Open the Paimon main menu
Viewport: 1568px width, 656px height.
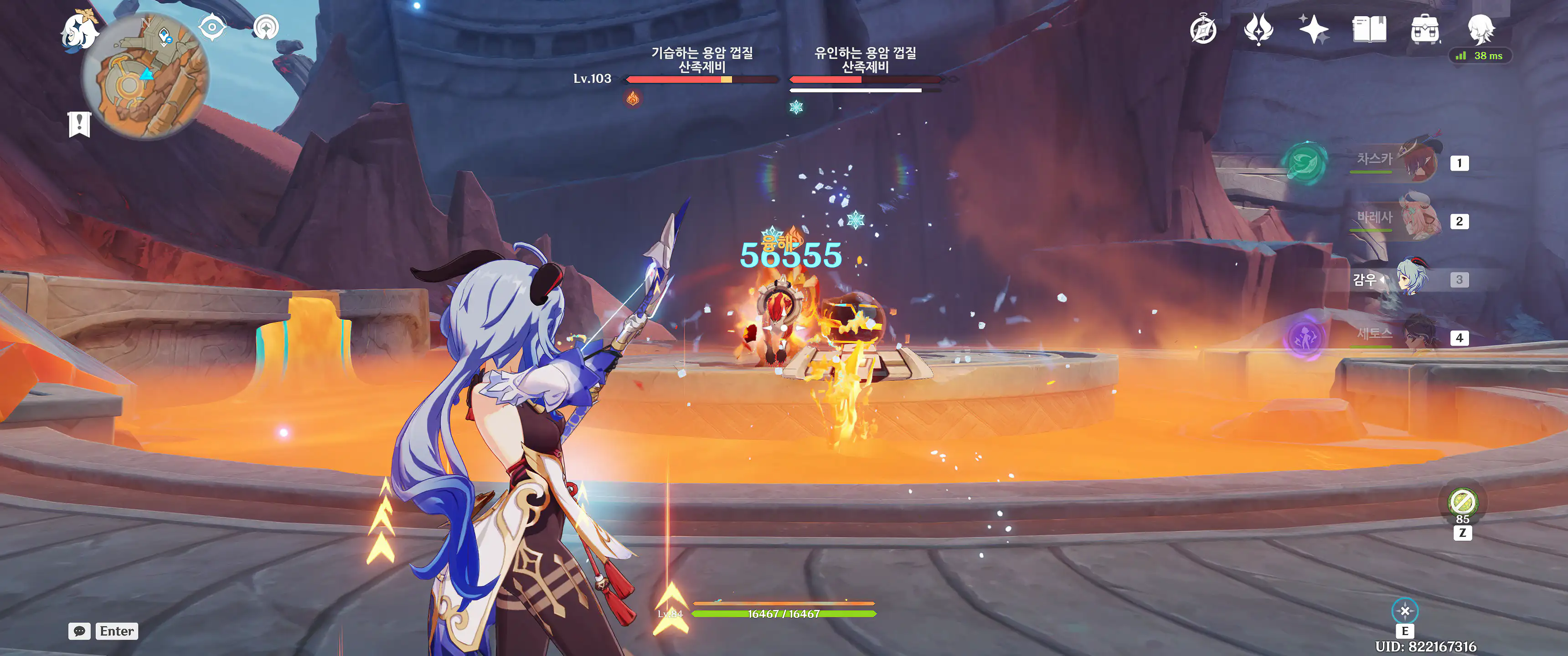click(79, 31)
